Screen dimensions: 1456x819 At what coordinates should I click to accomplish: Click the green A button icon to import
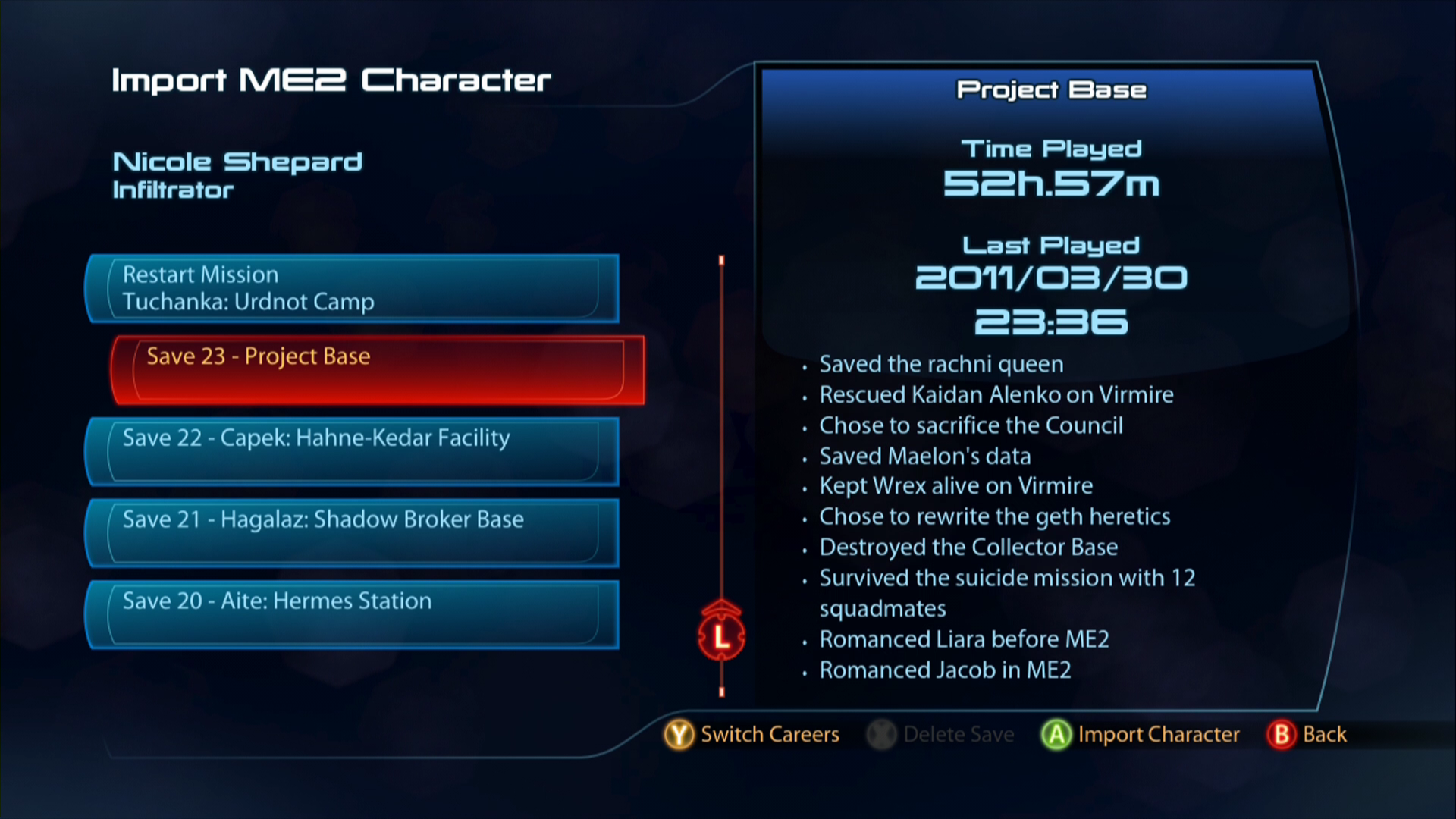(1057, 734)
